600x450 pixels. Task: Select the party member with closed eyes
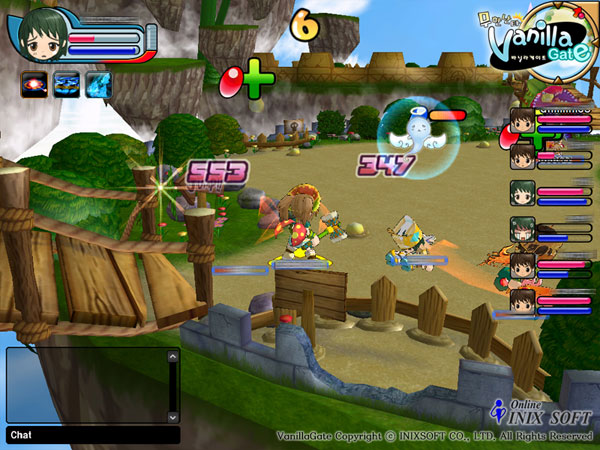coord(523,229)
